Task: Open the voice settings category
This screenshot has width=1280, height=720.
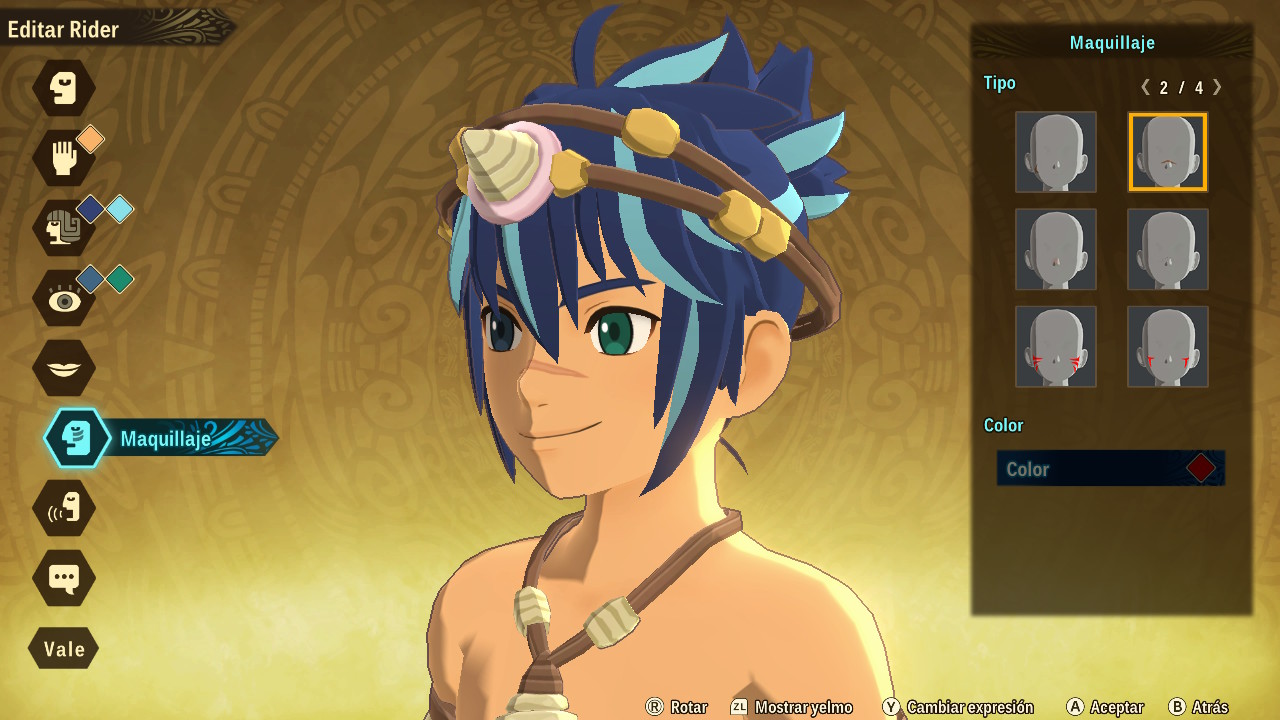Action: pyautogui.click(x=64, y=508)
